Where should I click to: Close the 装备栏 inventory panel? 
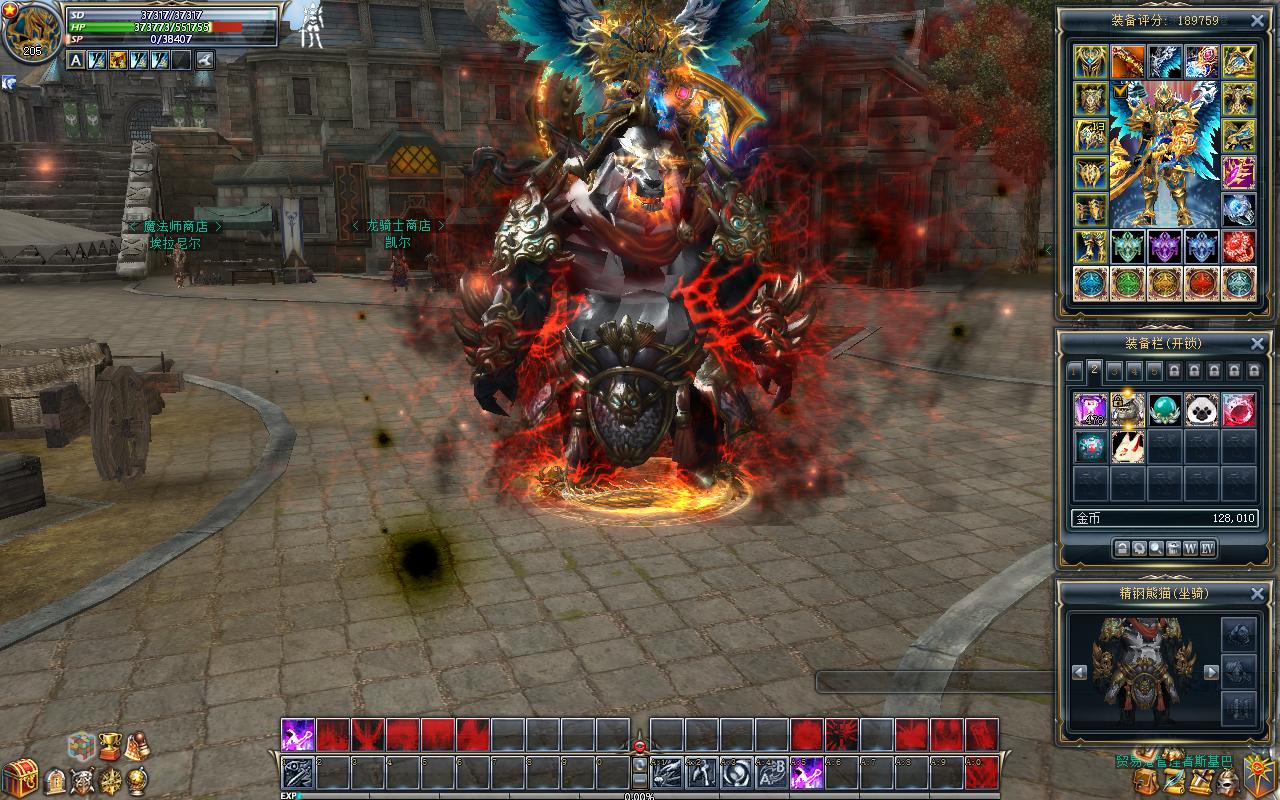click(x=1257, y=343)
